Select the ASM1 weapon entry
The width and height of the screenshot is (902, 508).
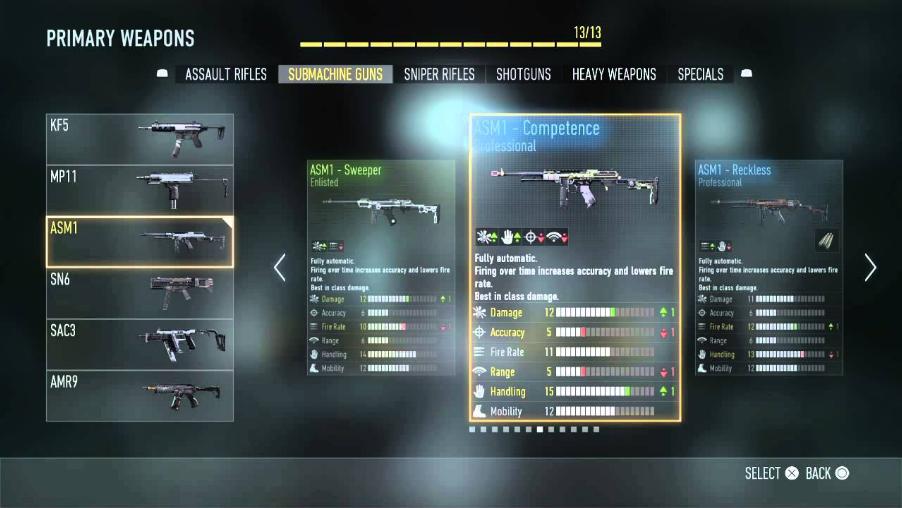tap(140, 241)
